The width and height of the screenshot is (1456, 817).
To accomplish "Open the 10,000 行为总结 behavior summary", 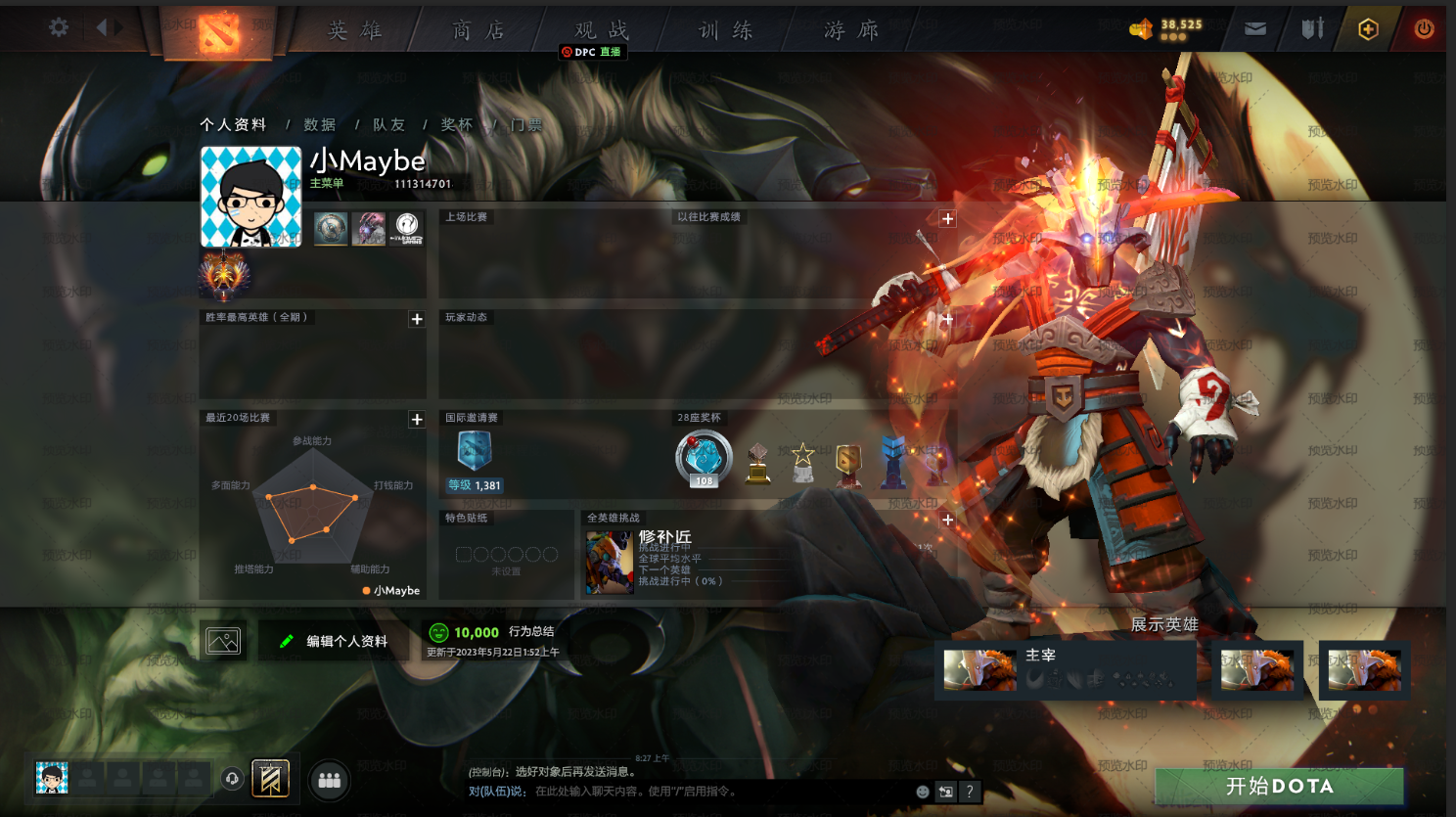I will [x=492, y=633].
